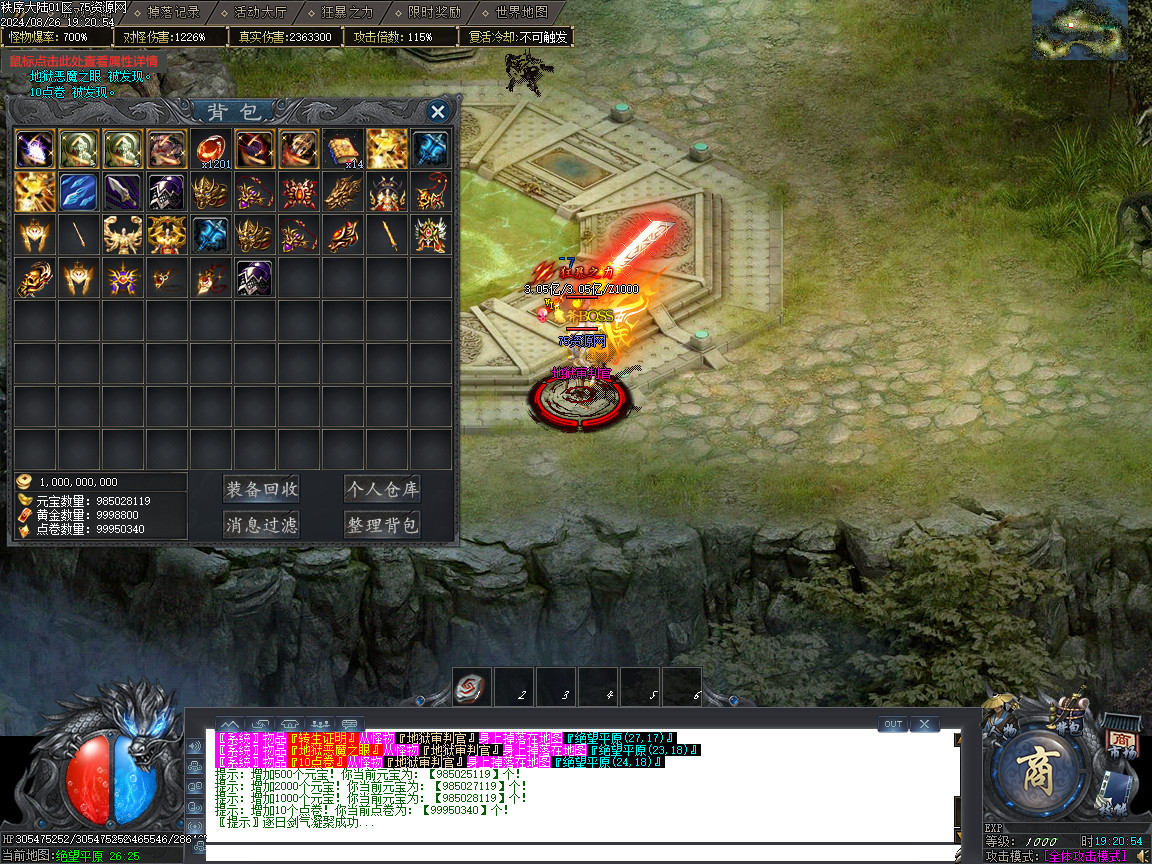Close the 背包 inventory window
Viewport: 1152px width, 864px height.
pyautogui.click(x=437, y=111)
